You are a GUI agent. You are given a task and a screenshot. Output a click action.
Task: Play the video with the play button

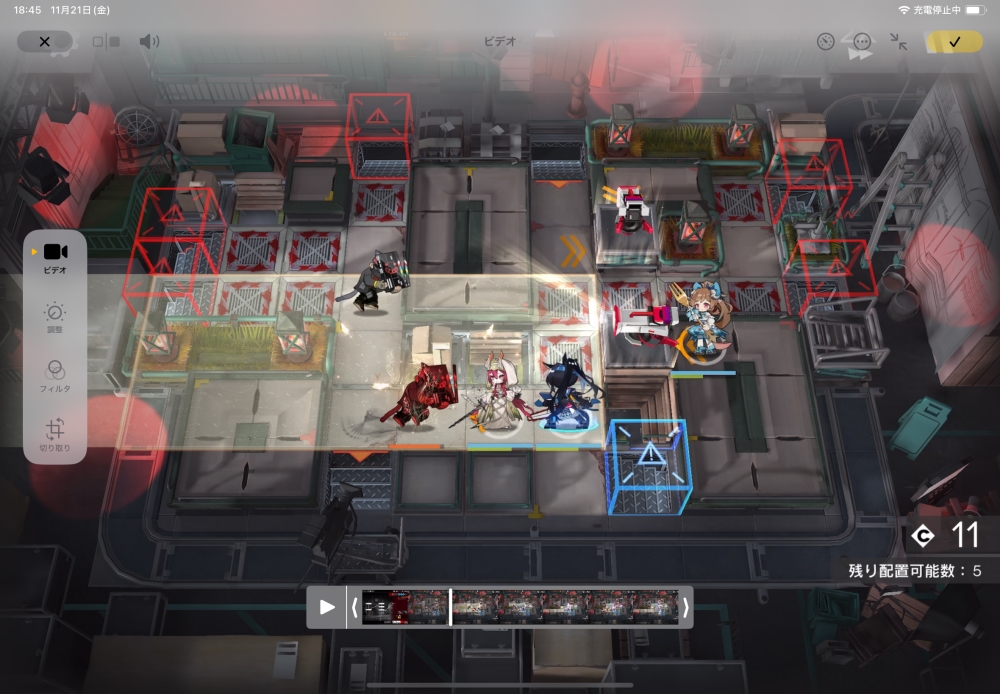(x=327, y=607)
